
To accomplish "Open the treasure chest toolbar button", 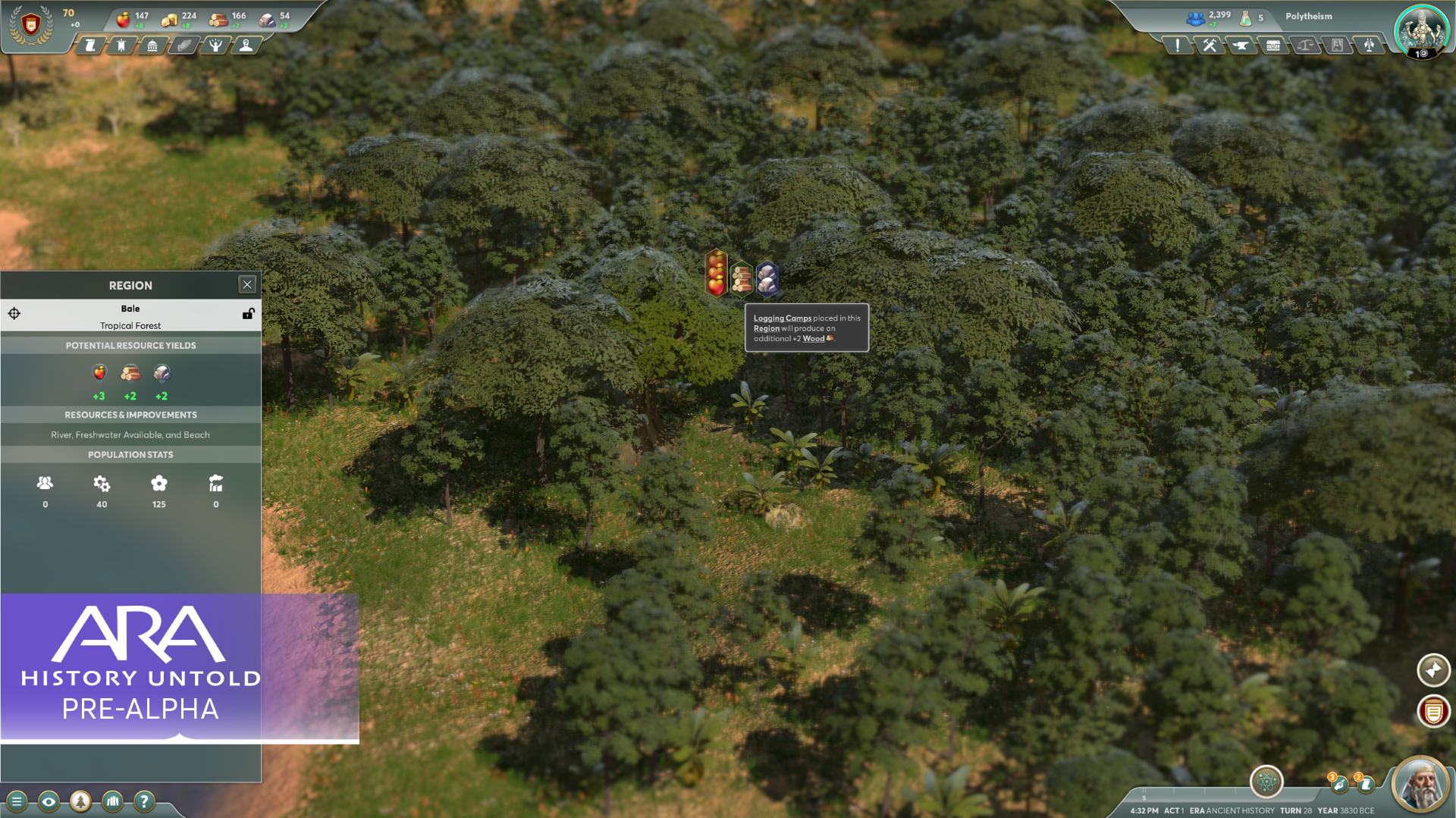I will tap(1273, 45).
